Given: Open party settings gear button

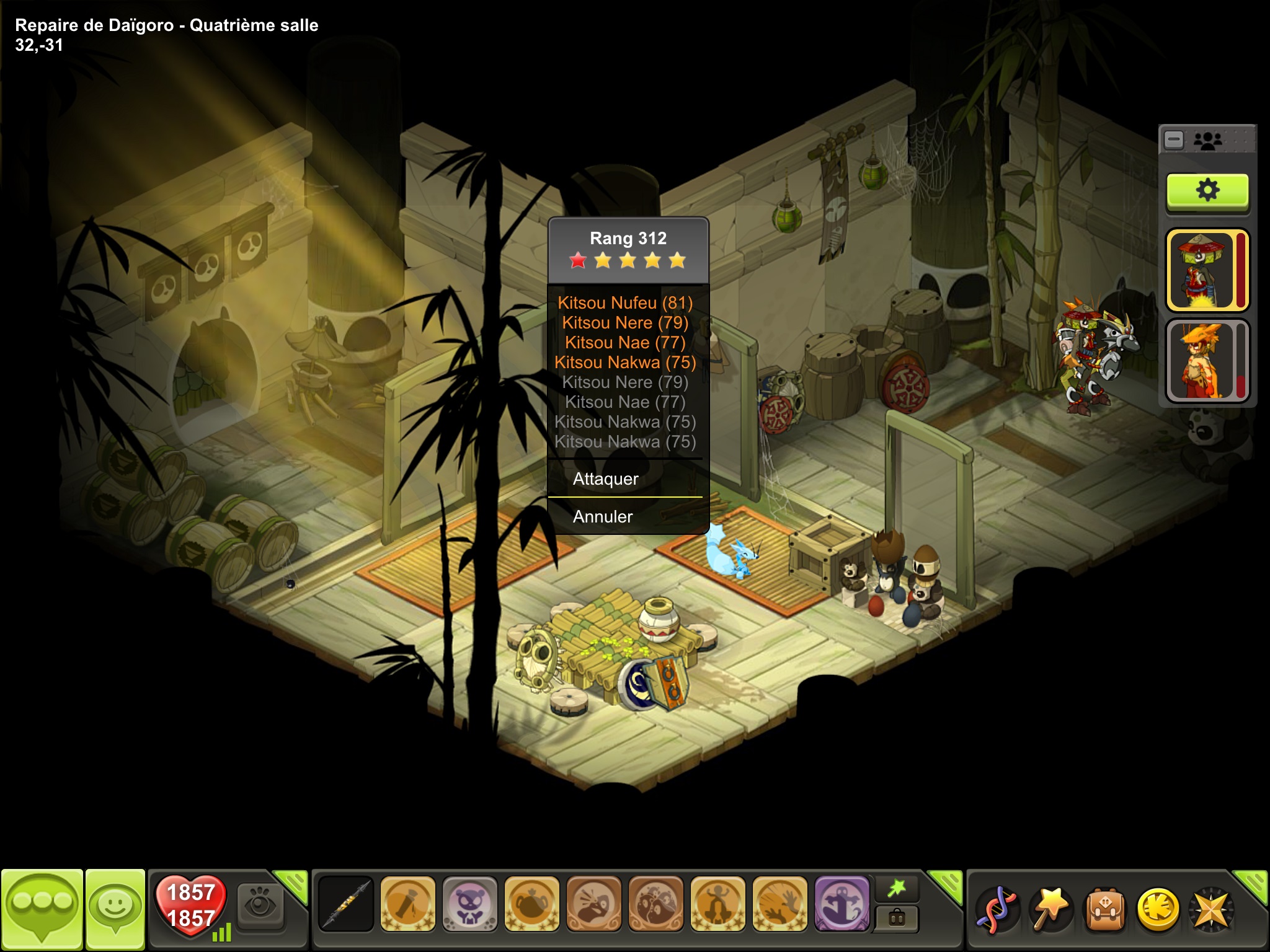Looking at the screenshot, I should point(1207,191).
